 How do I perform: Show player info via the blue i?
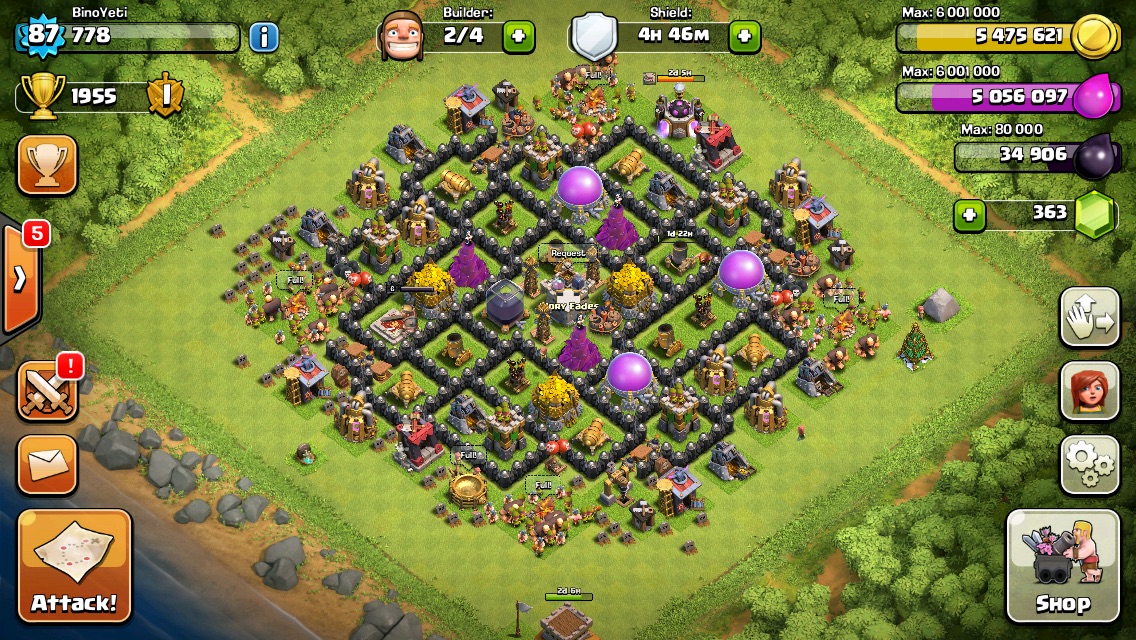pos(263,38)
